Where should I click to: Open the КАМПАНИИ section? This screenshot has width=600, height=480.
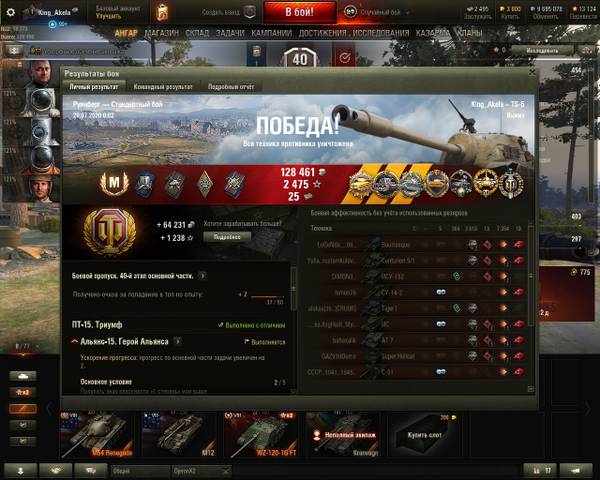[x=270, y=33]
